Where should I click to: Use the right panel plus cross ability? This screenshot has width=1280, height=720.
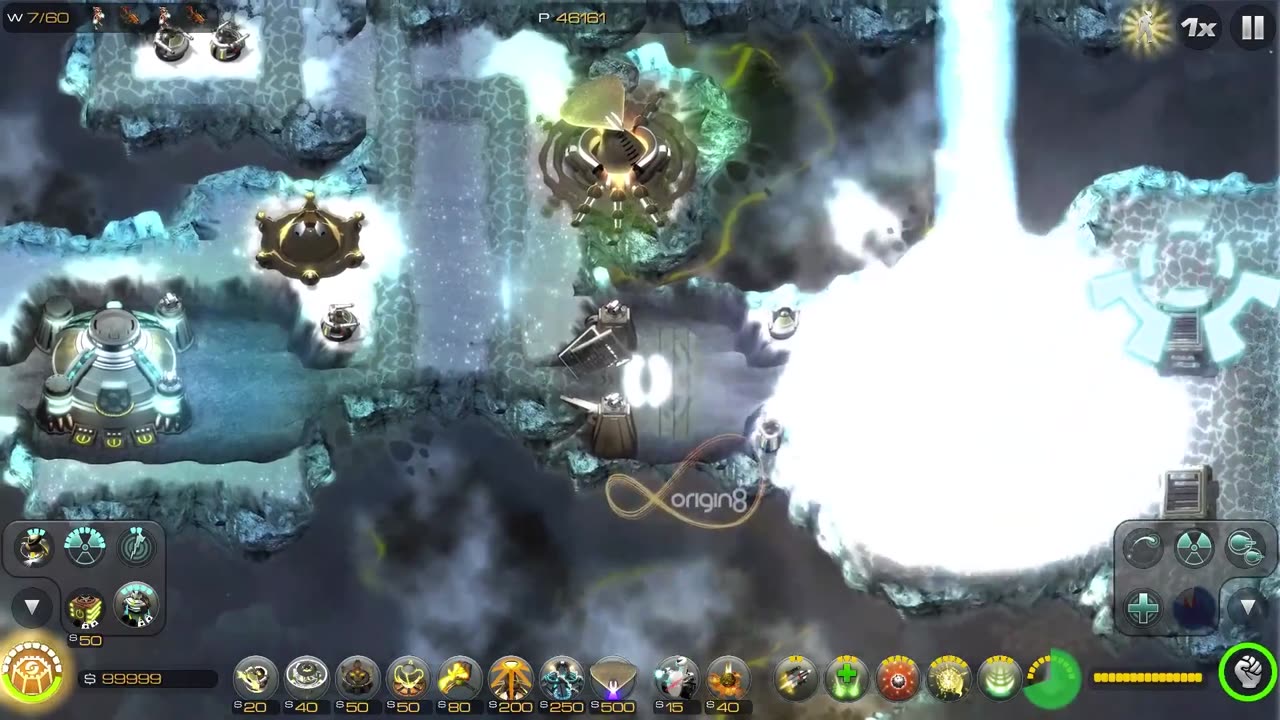[x=1143, y=607]
